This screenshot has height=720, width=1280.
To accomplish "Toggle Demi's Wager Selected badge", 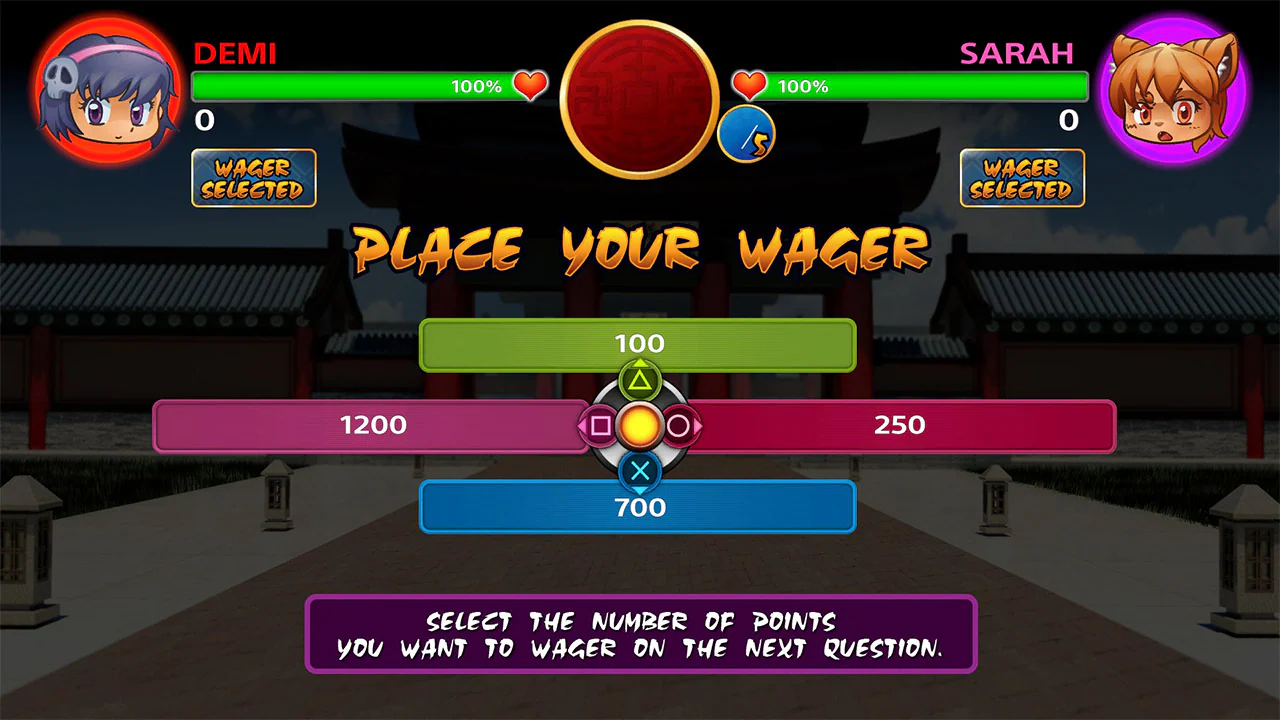I will [253, 177].
